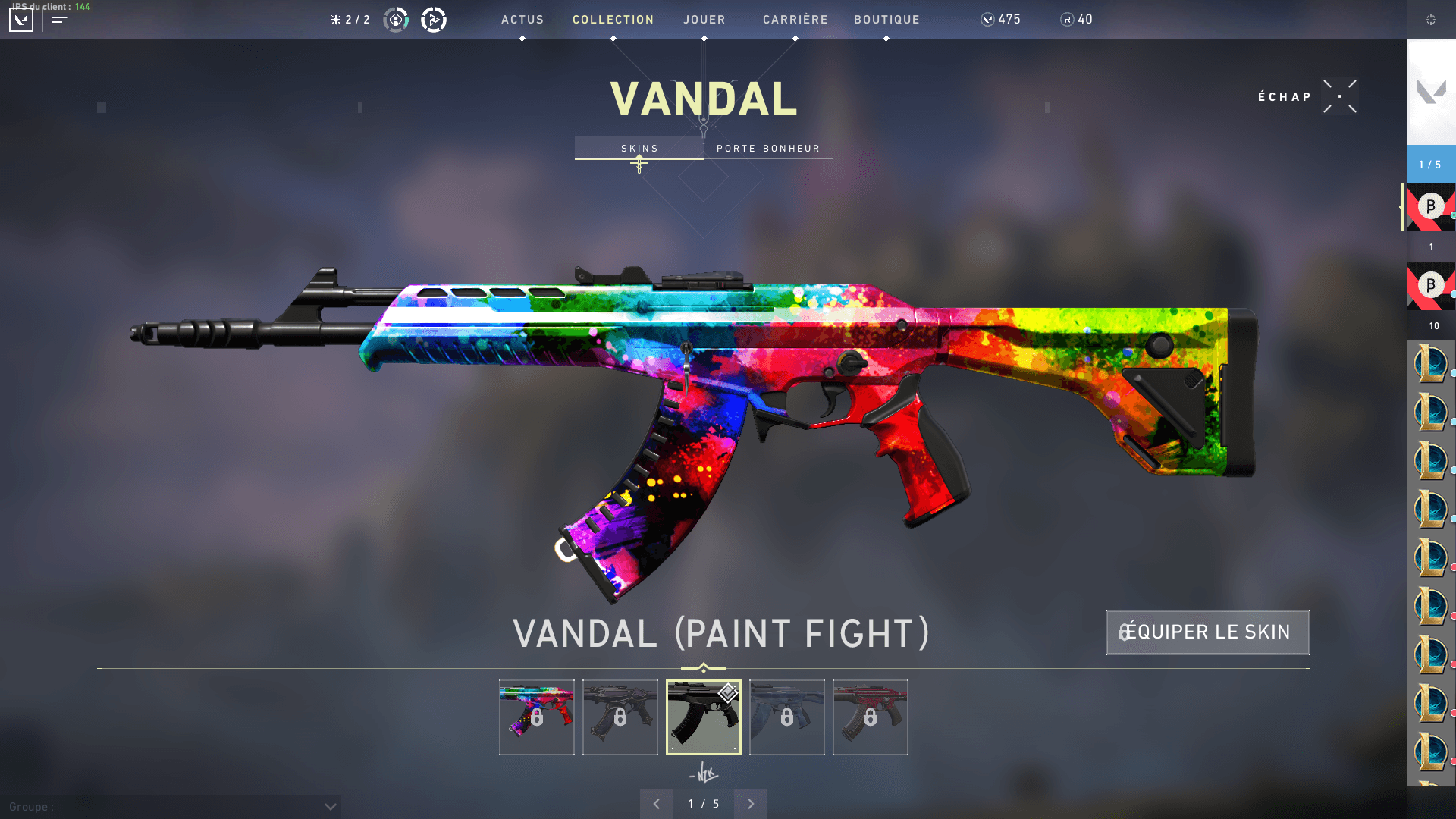The height and width of the screenshot is (819, 1456).
Task: Visit the BOUTIQUE store tab
Action: point(886,20)
